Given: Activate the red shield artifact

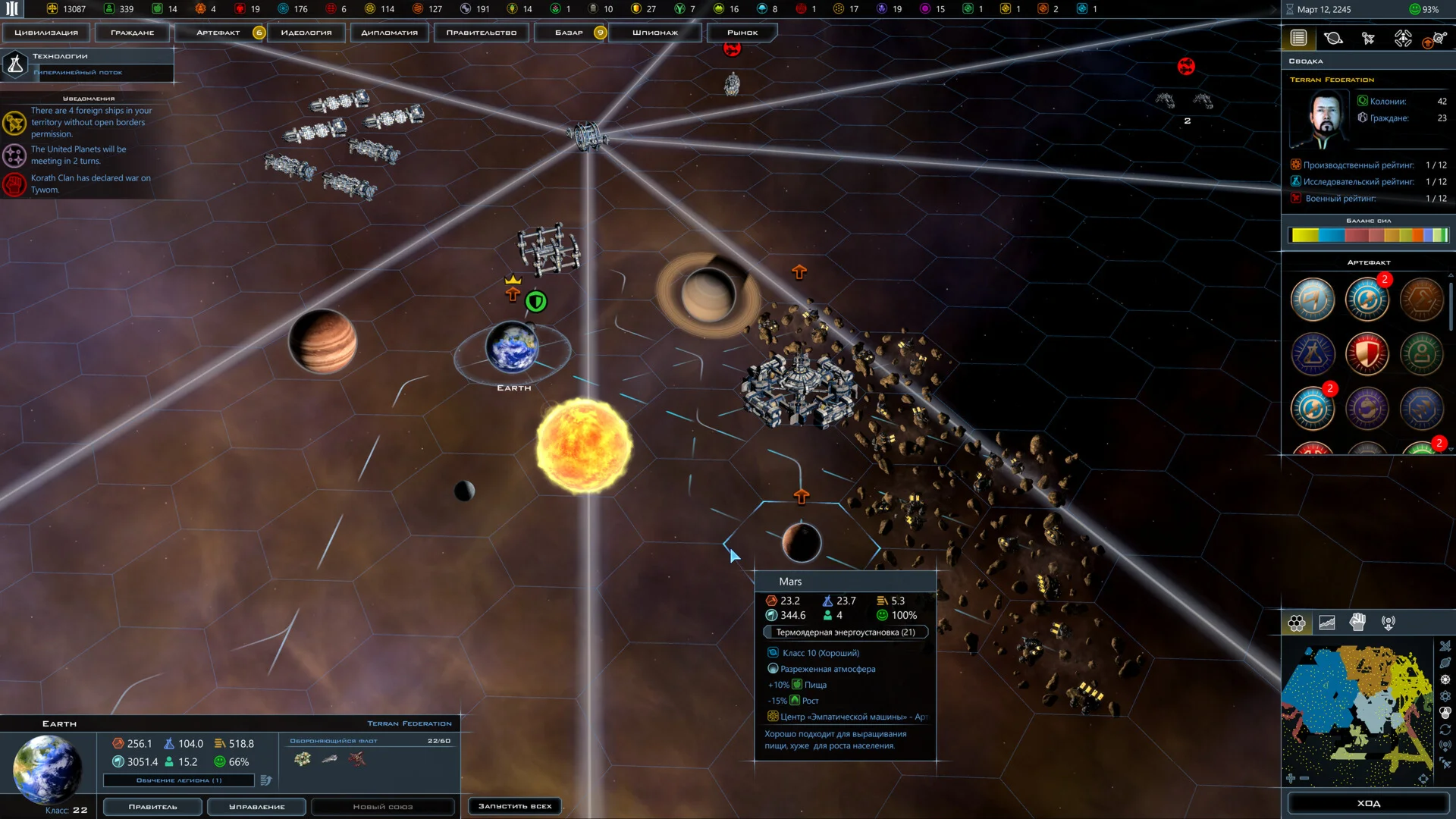Looking at the screenshot, I should click(x=1367, y=354).
